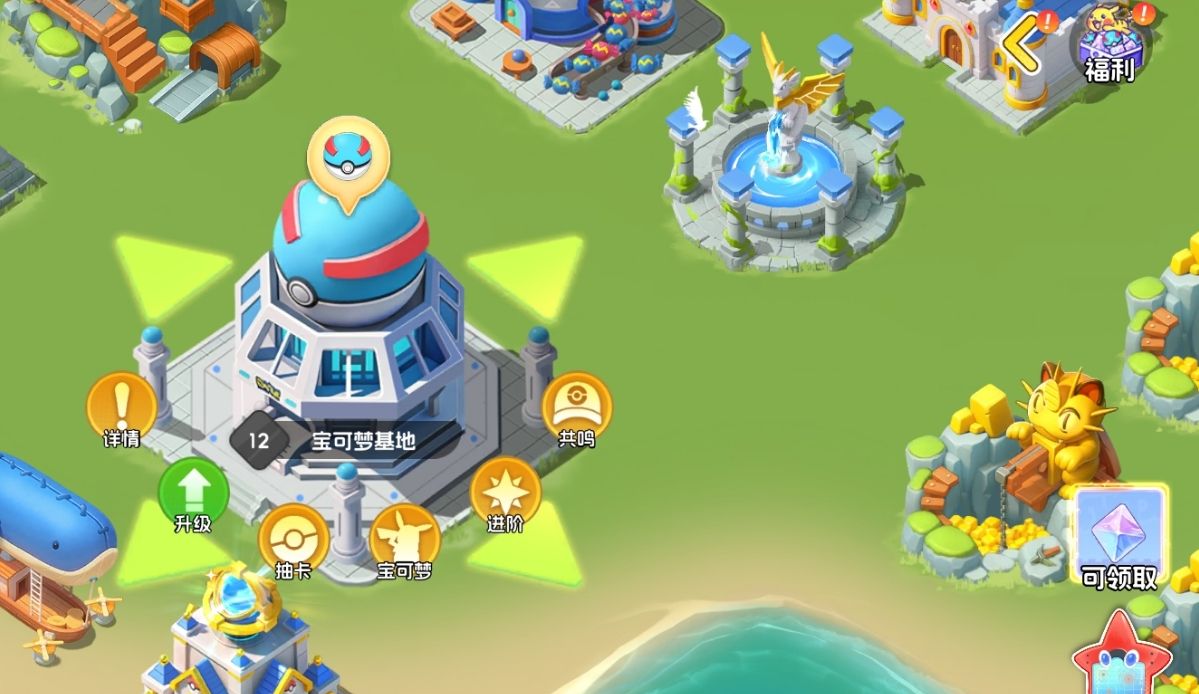Select the 宝可梦基地 level 12 label
Screen dimensions: 1199x694
point(345,439)
